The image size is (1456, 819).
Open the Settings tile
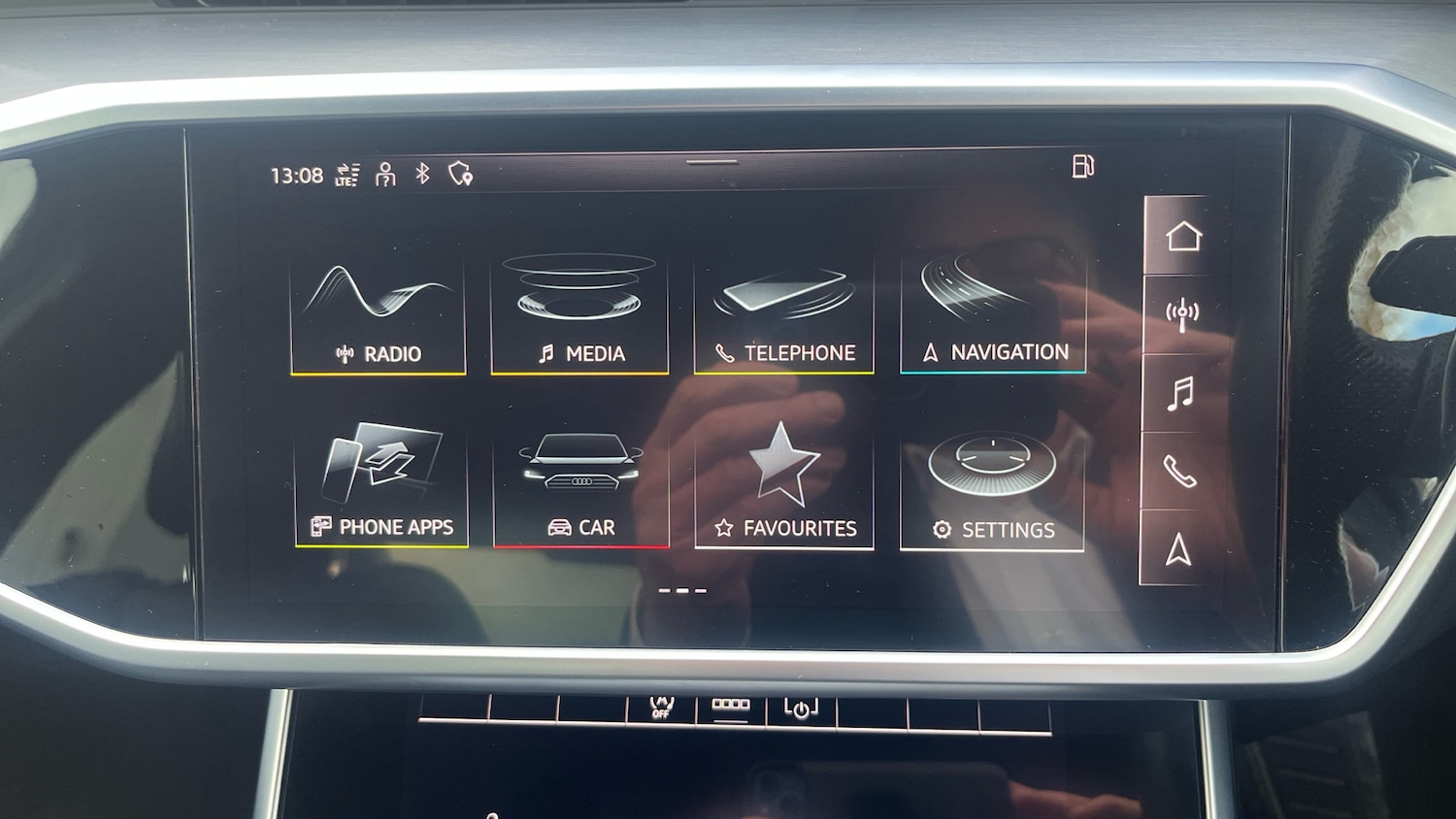tap(992, 490)
